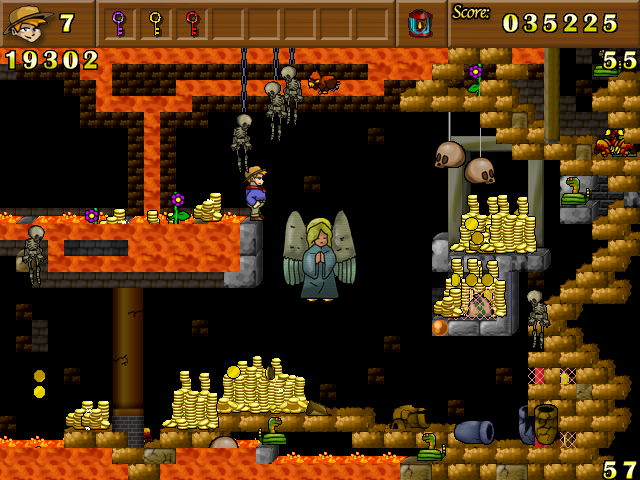640x480 pixels.
Task: Click the red lantern item icon
Action: [419, 22]
